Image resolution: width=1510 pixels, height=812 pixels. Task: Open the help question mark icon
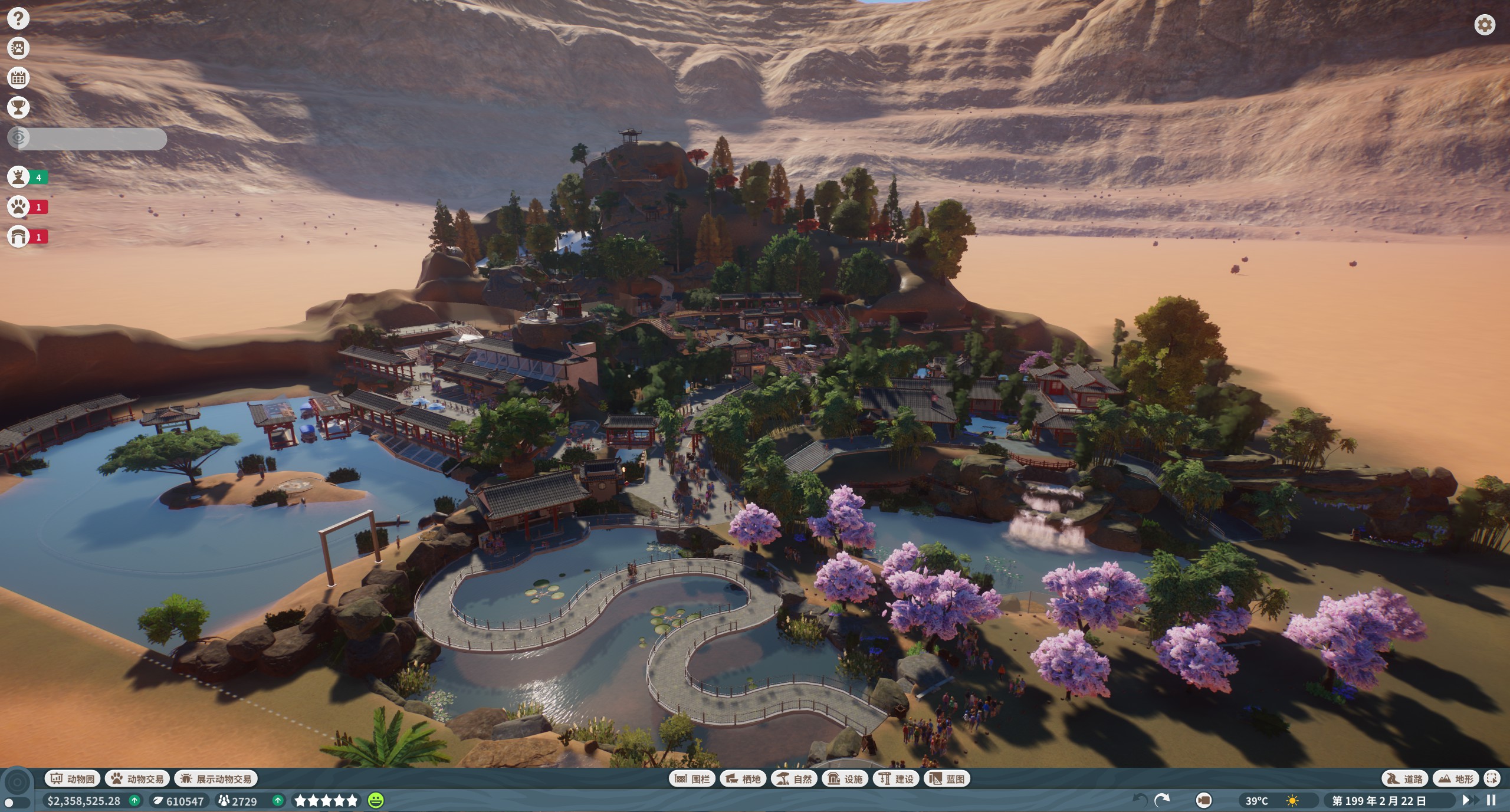(x=18, y=18)
